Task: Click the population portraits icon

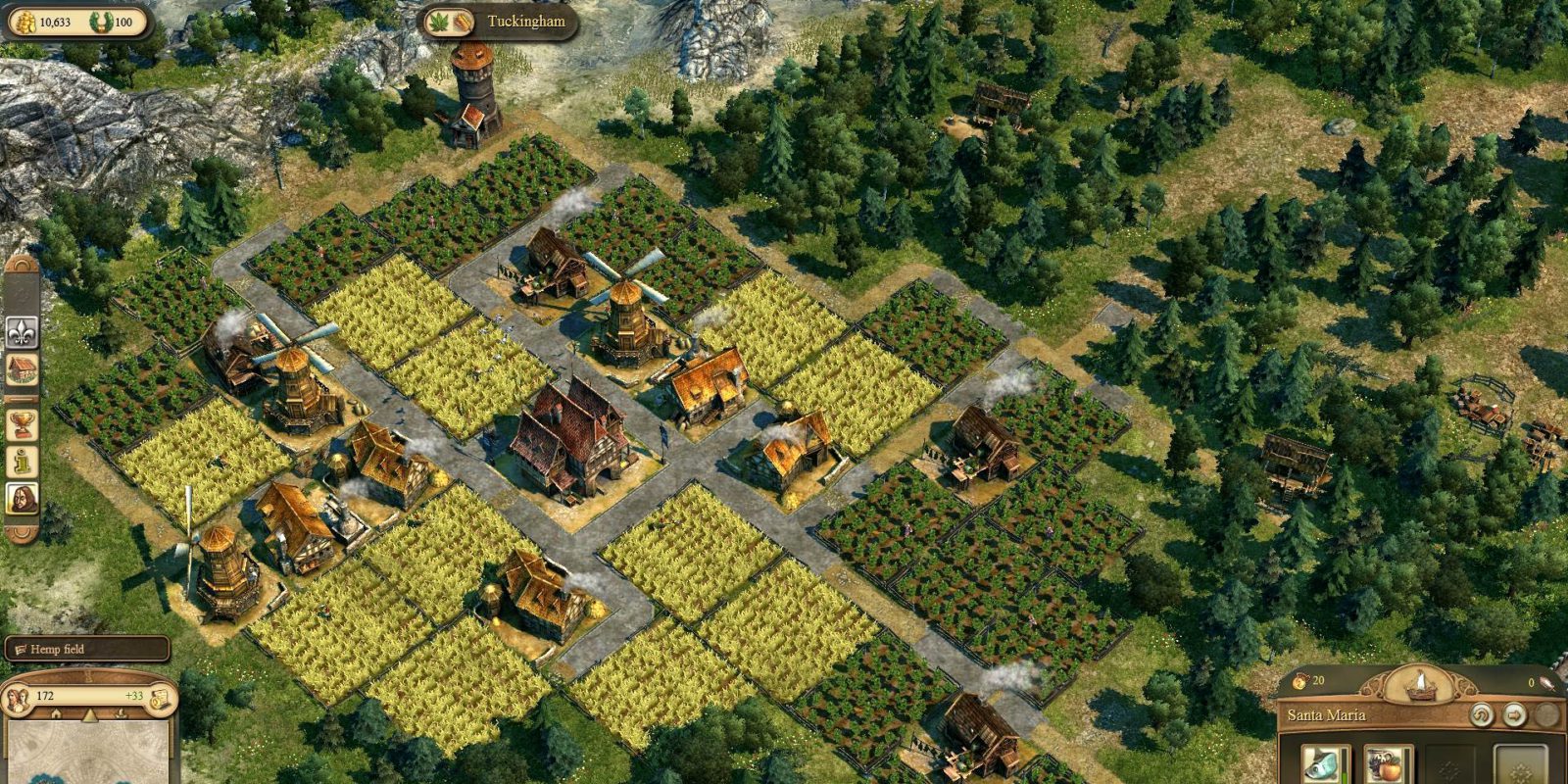Action: [x=19, y=698]
